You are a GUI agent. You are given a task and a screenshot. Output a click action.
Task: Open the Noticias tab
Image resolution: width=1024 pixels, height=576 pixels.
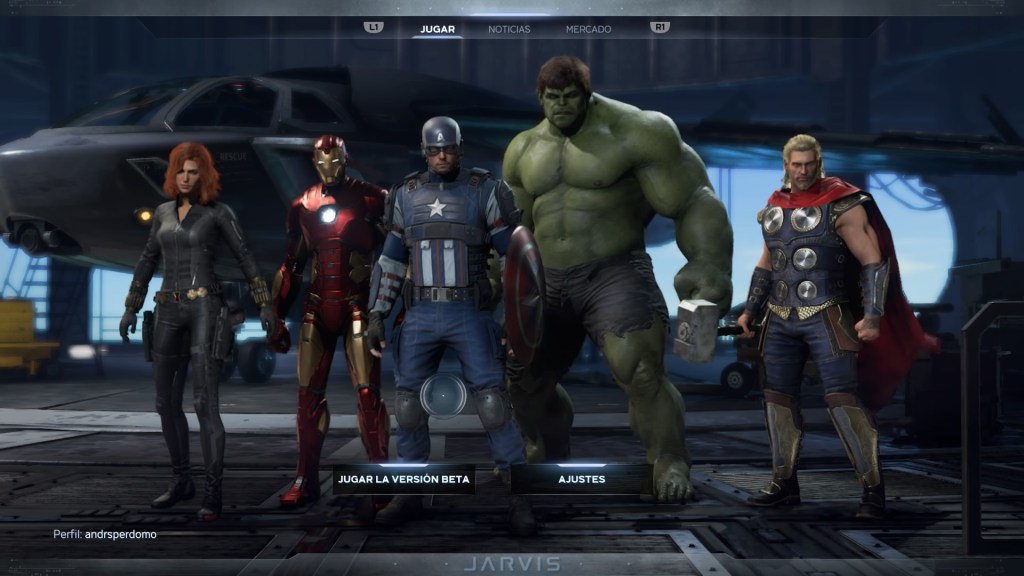509,29
